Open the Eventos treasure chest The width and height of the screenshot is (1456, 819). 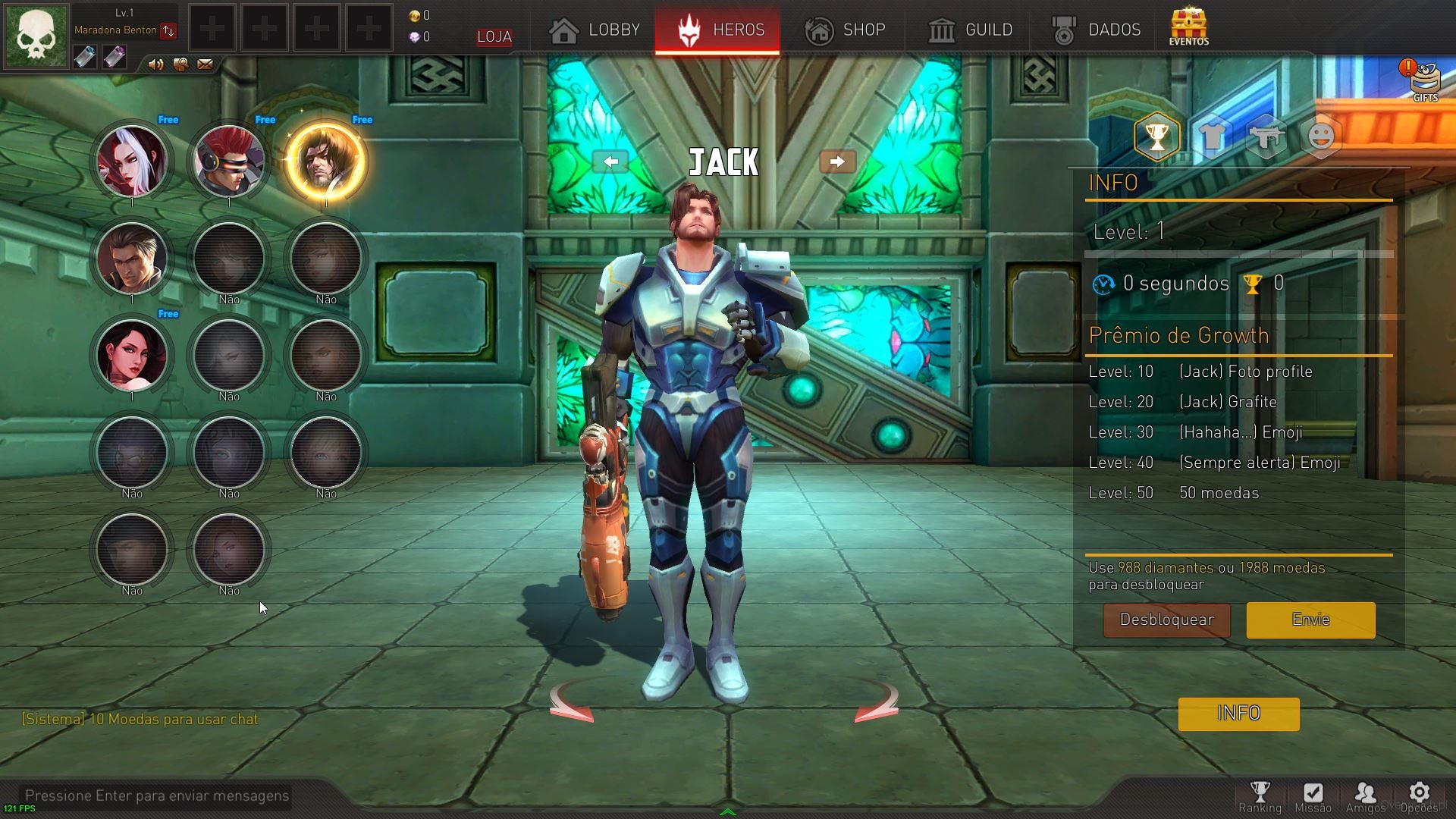pos(1188,27)
